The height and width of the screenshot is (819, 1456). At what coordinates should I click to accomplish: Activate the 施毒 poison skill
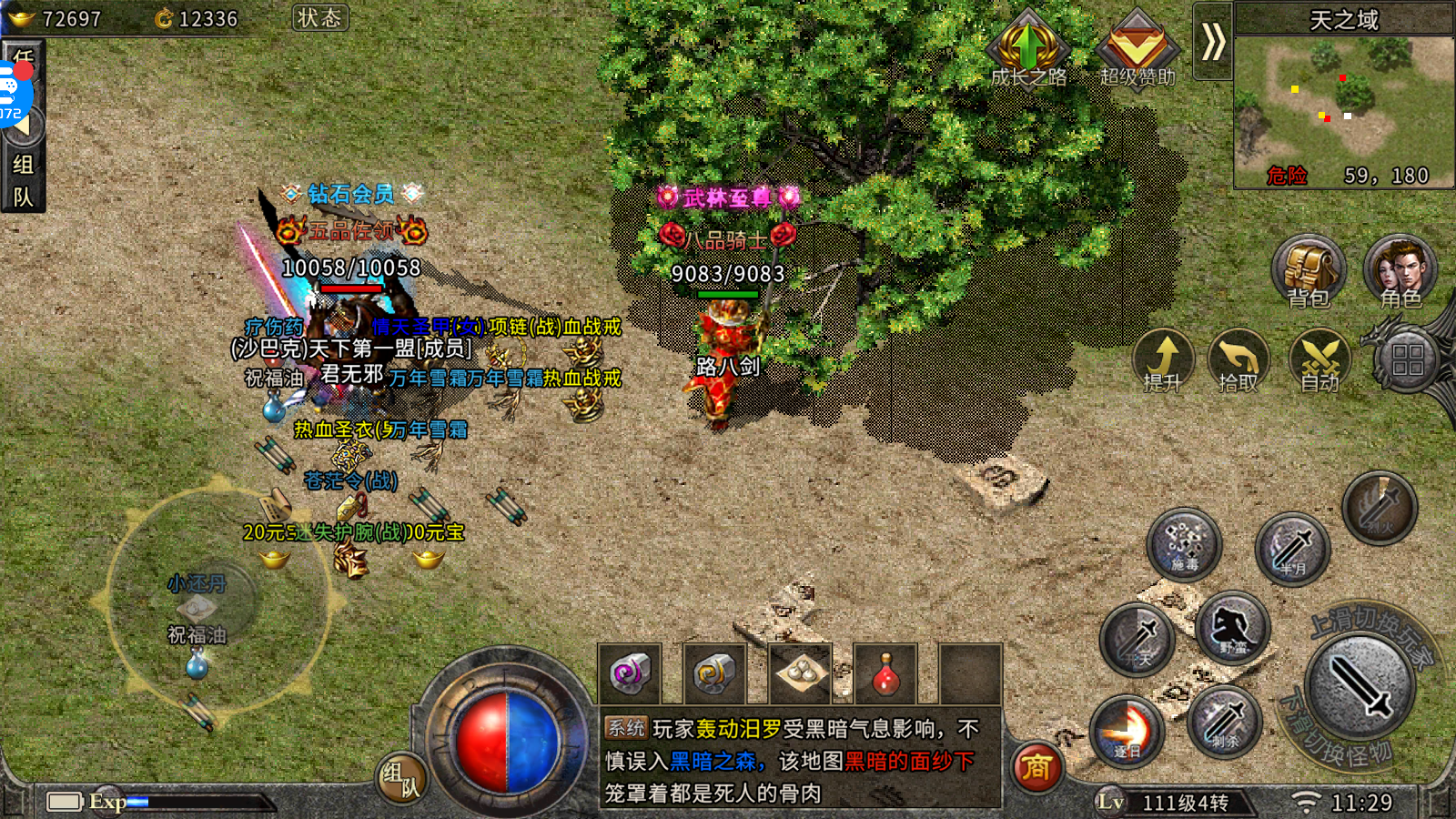point(1184,544)
